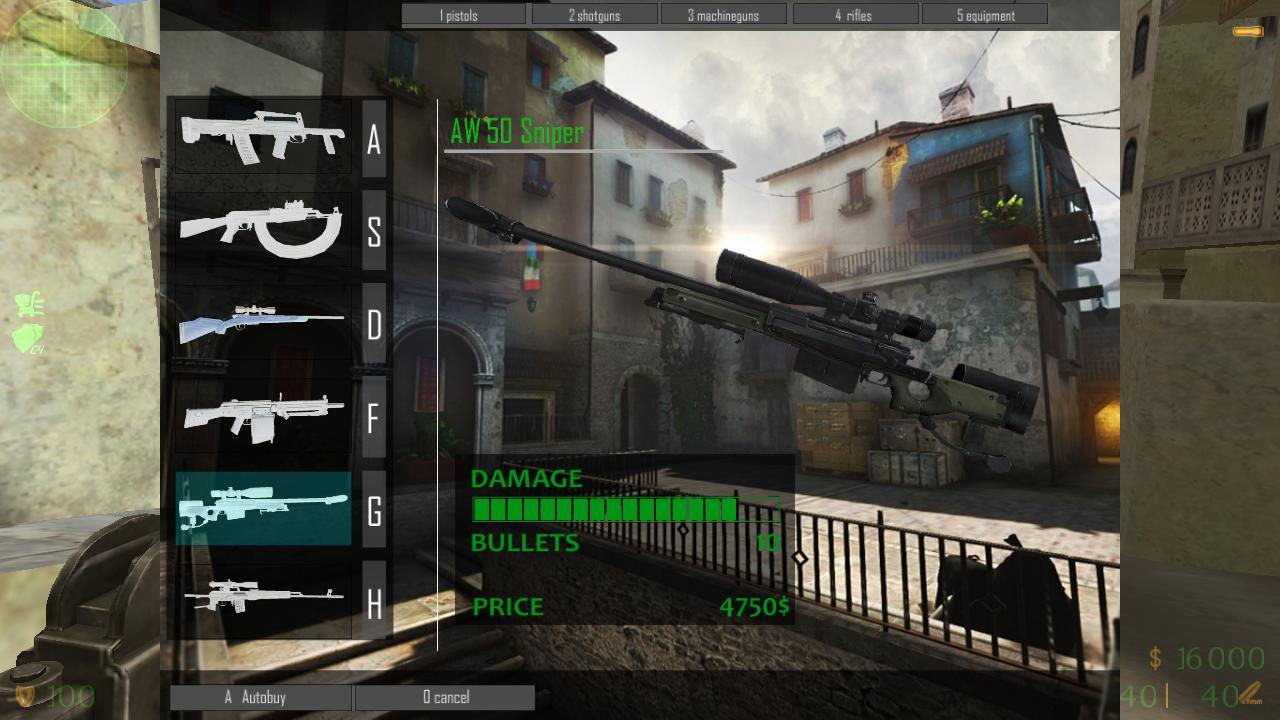1280x720 pixels.
Task: Open the 5 equipment category
Action: point(986,14)
